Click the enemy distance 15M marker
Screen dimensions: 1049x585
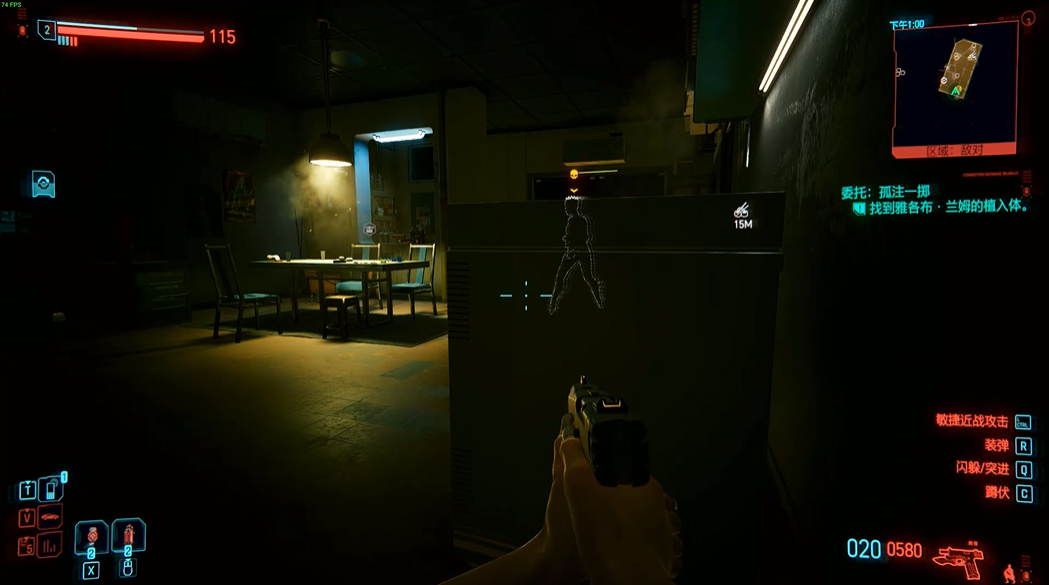pyautogui.click(x=743, y=216)
